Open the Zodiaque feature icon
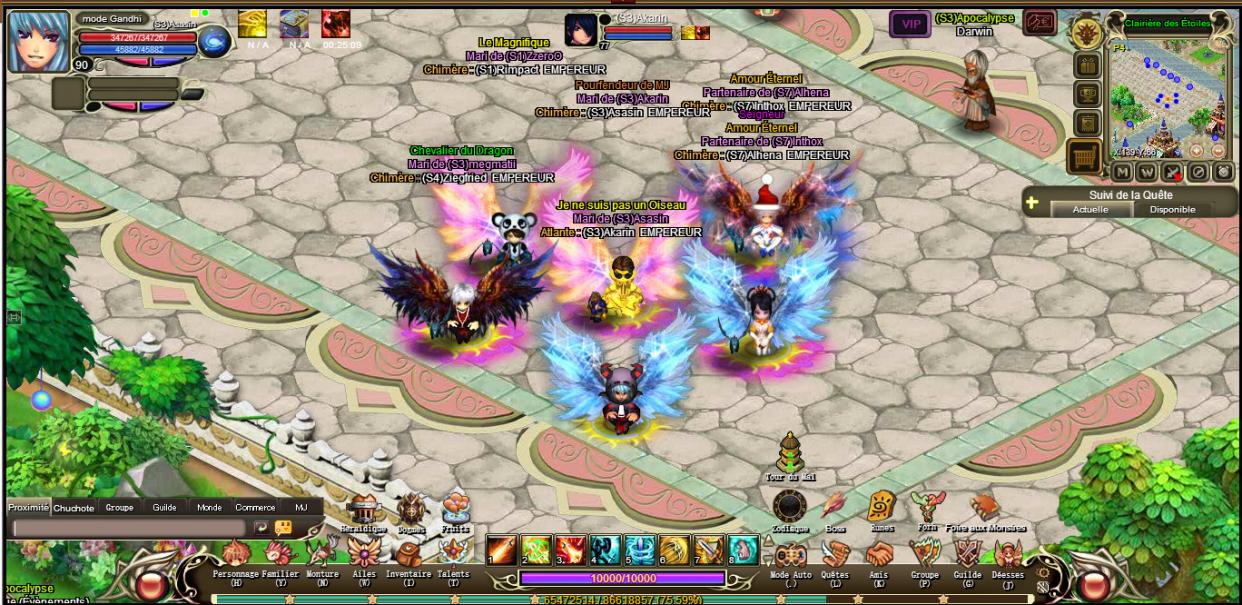1242x605 pixels. [x=789, y=506]
